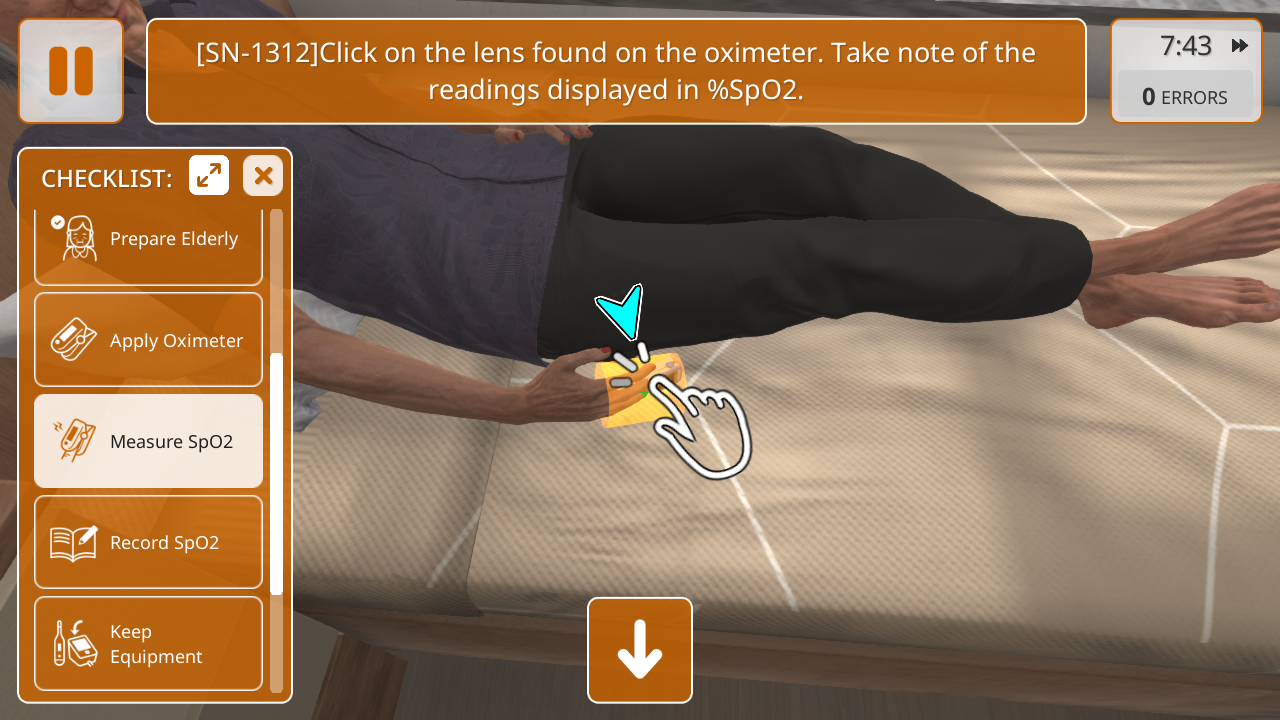
Task: Choose the Measure SpO2 checklist step
Action: (x=148, y=441)
